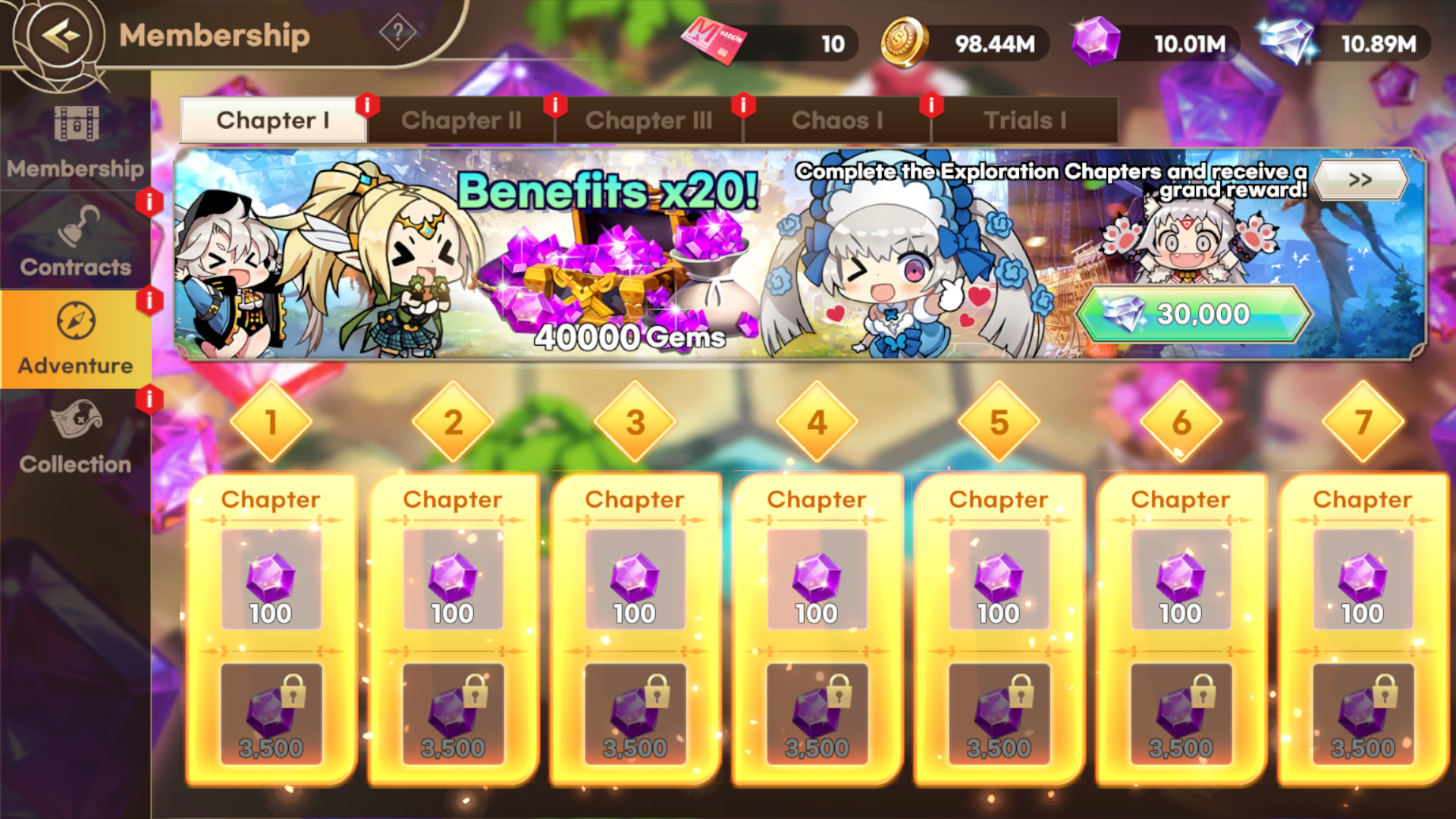
Task: Switch to the Chapter II tab
Action: click(461, 120)
